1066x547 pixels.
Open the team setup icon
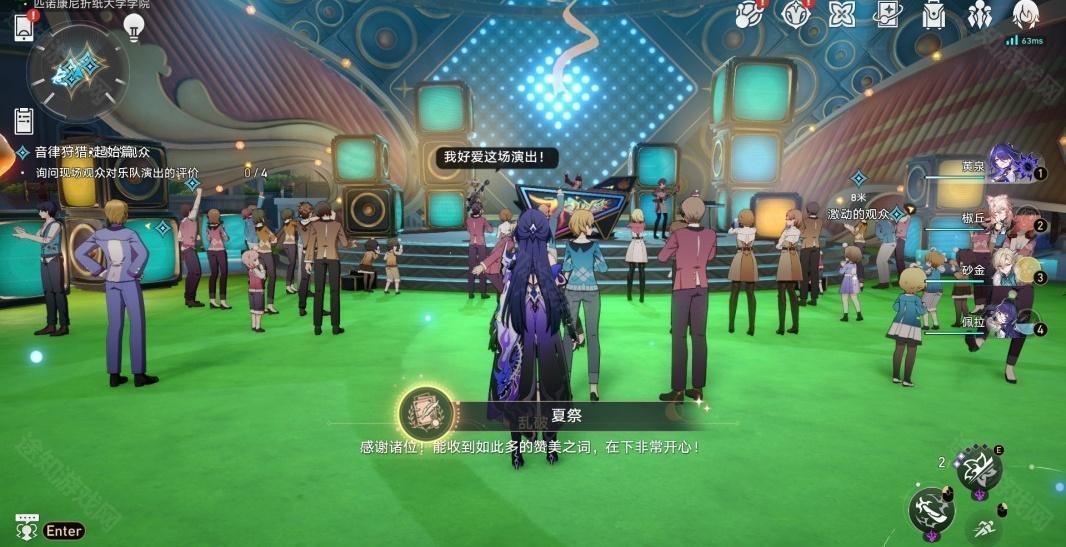pos(978,14)
